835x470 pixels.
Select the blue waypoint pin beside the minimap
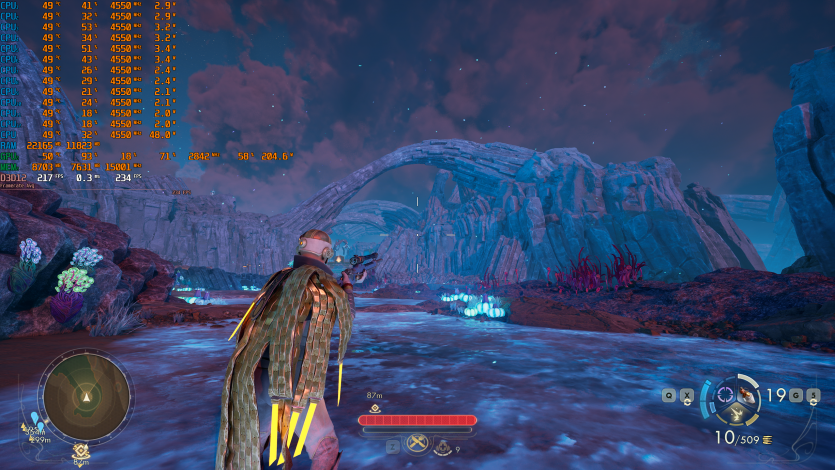click(x=36, y=417)
